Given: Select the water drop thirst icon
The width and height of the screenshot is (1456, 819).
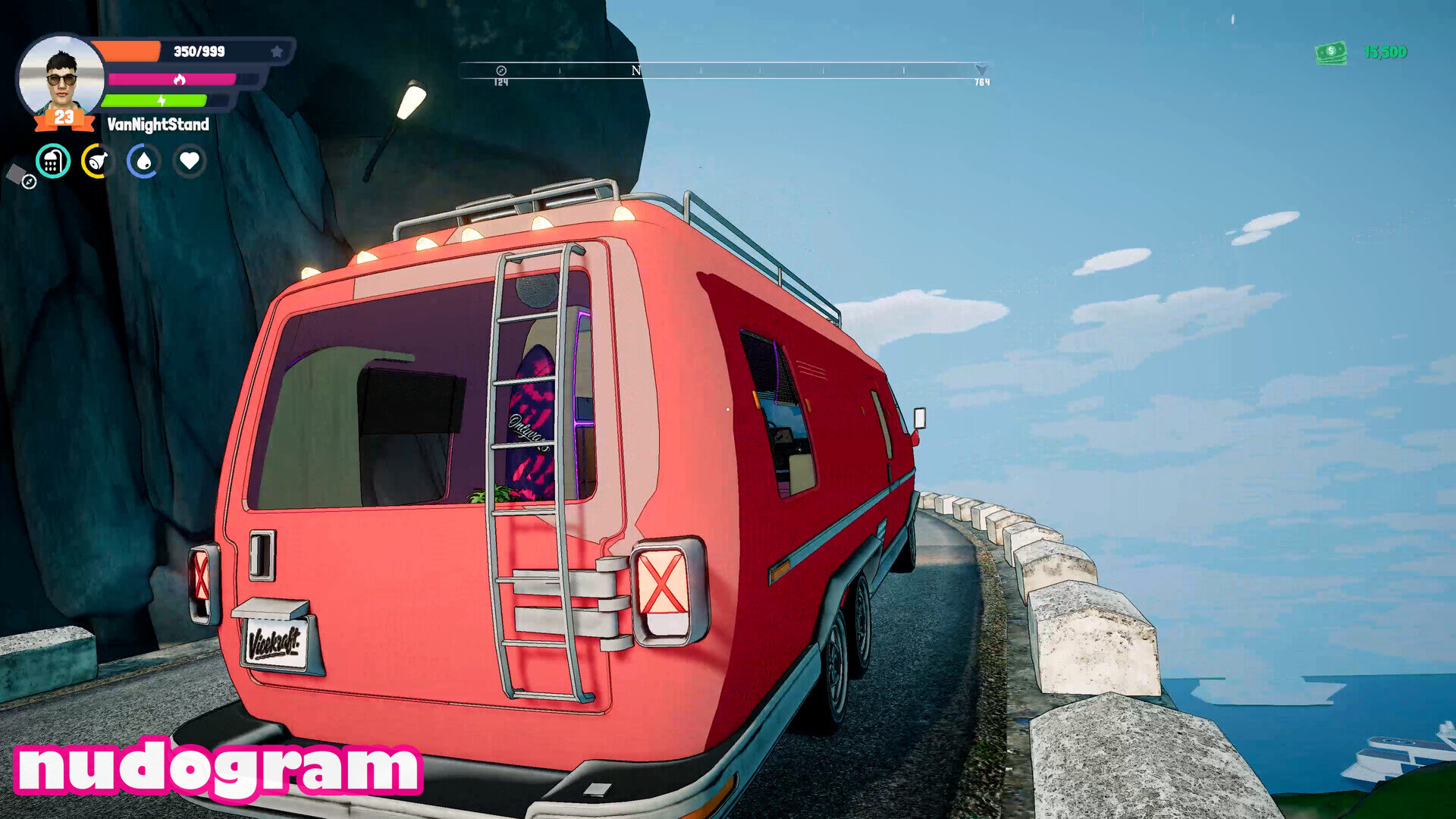Looking at the screenshot, I should tap(143, 161).
